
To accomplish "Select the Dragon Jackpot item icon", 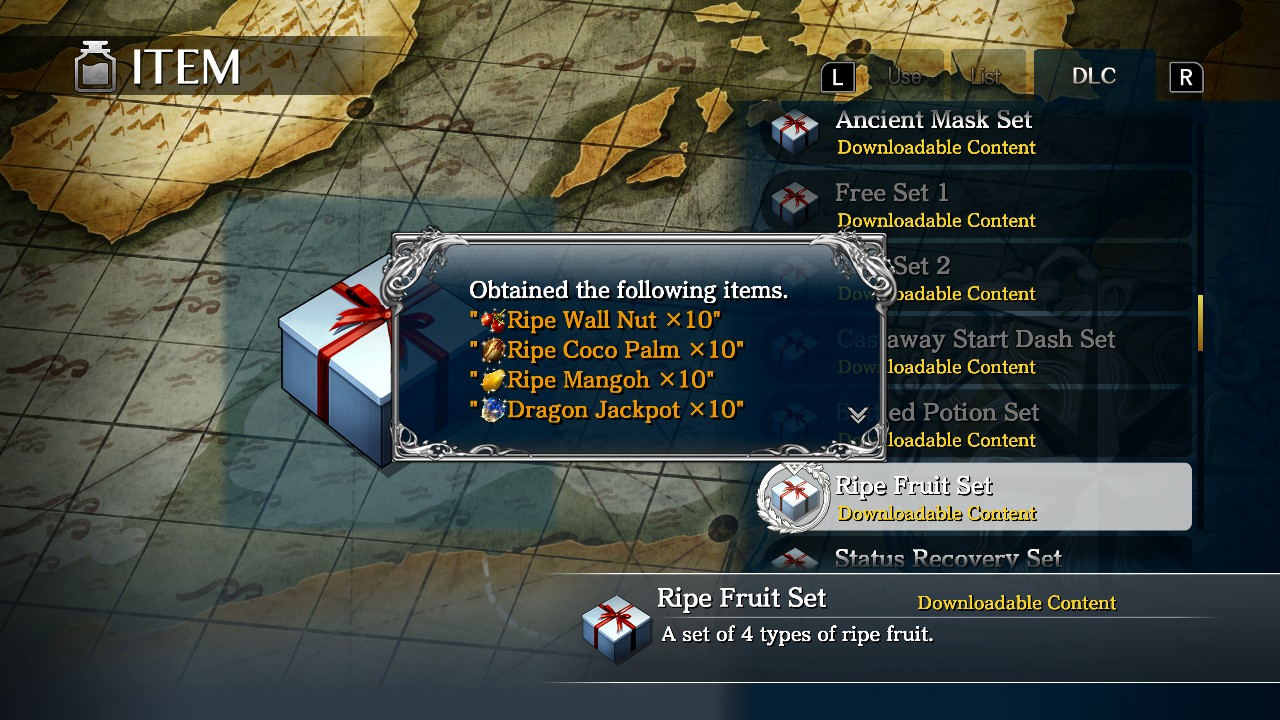I will 492,410.
